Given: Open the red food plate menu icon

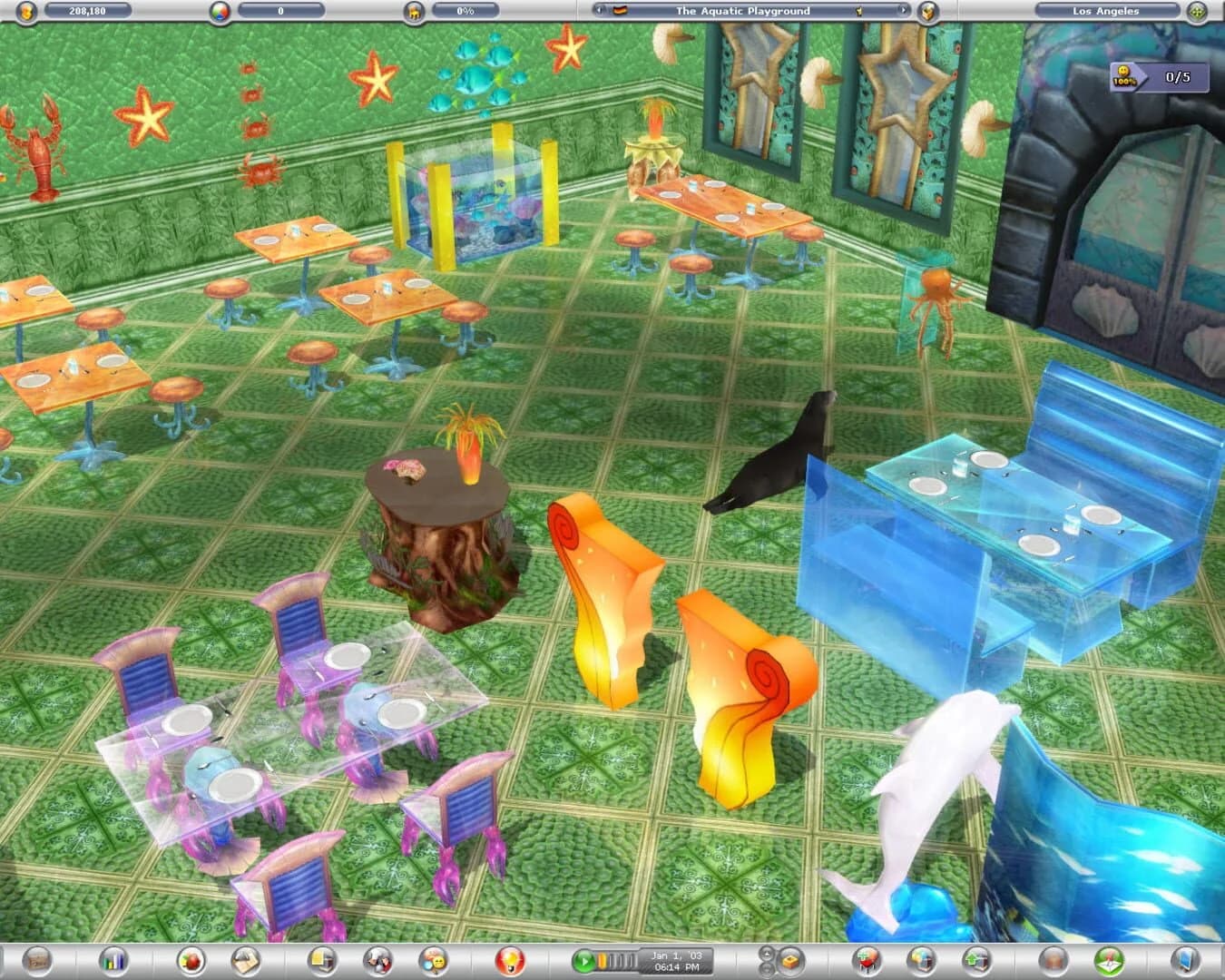Looking at the screenshot, I should (191, 961).
